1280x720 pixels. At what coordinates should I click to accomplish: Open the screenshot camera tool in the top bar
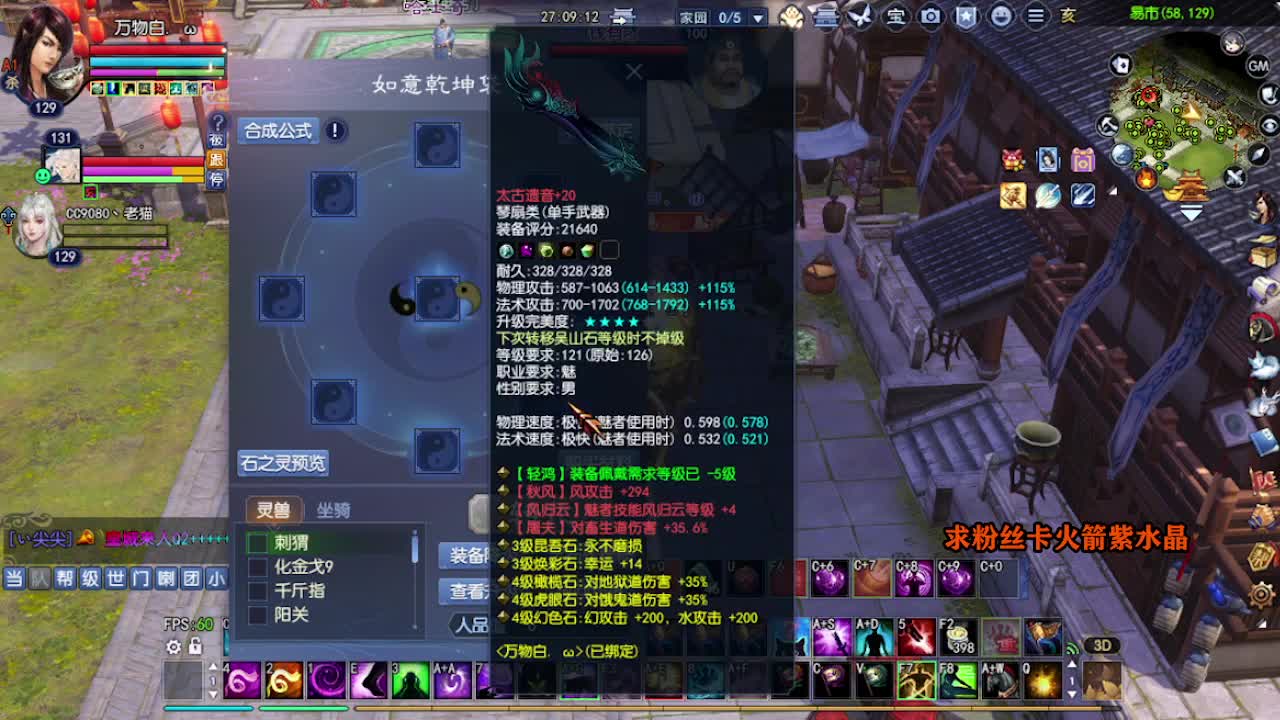931,17
